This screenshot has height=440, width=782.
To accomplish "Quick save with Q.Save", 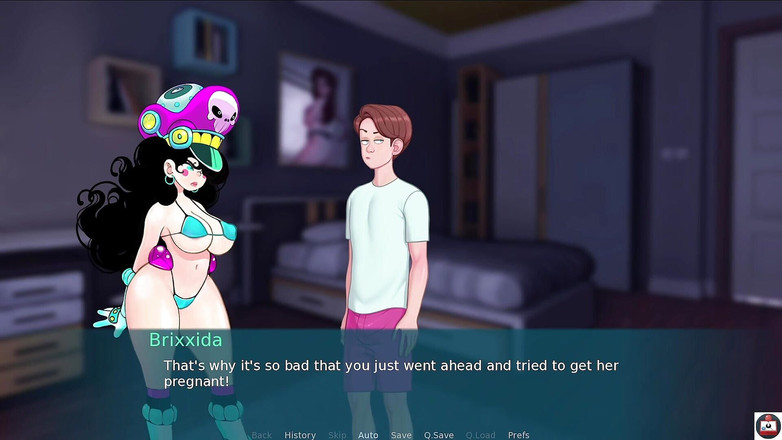I will (438, 435).
